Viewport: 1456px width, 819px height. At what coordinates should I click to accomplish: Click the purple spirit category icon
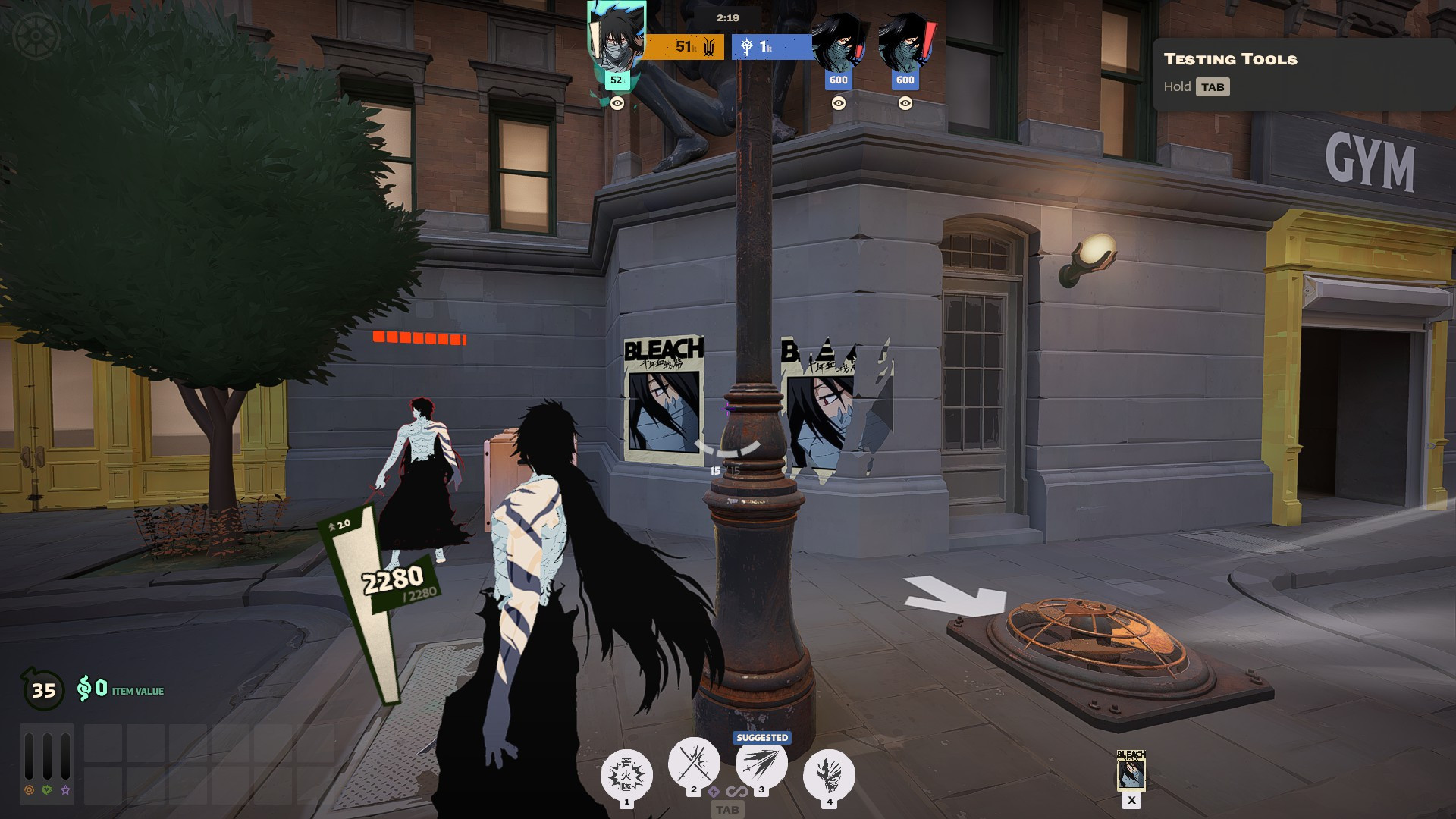66,790
